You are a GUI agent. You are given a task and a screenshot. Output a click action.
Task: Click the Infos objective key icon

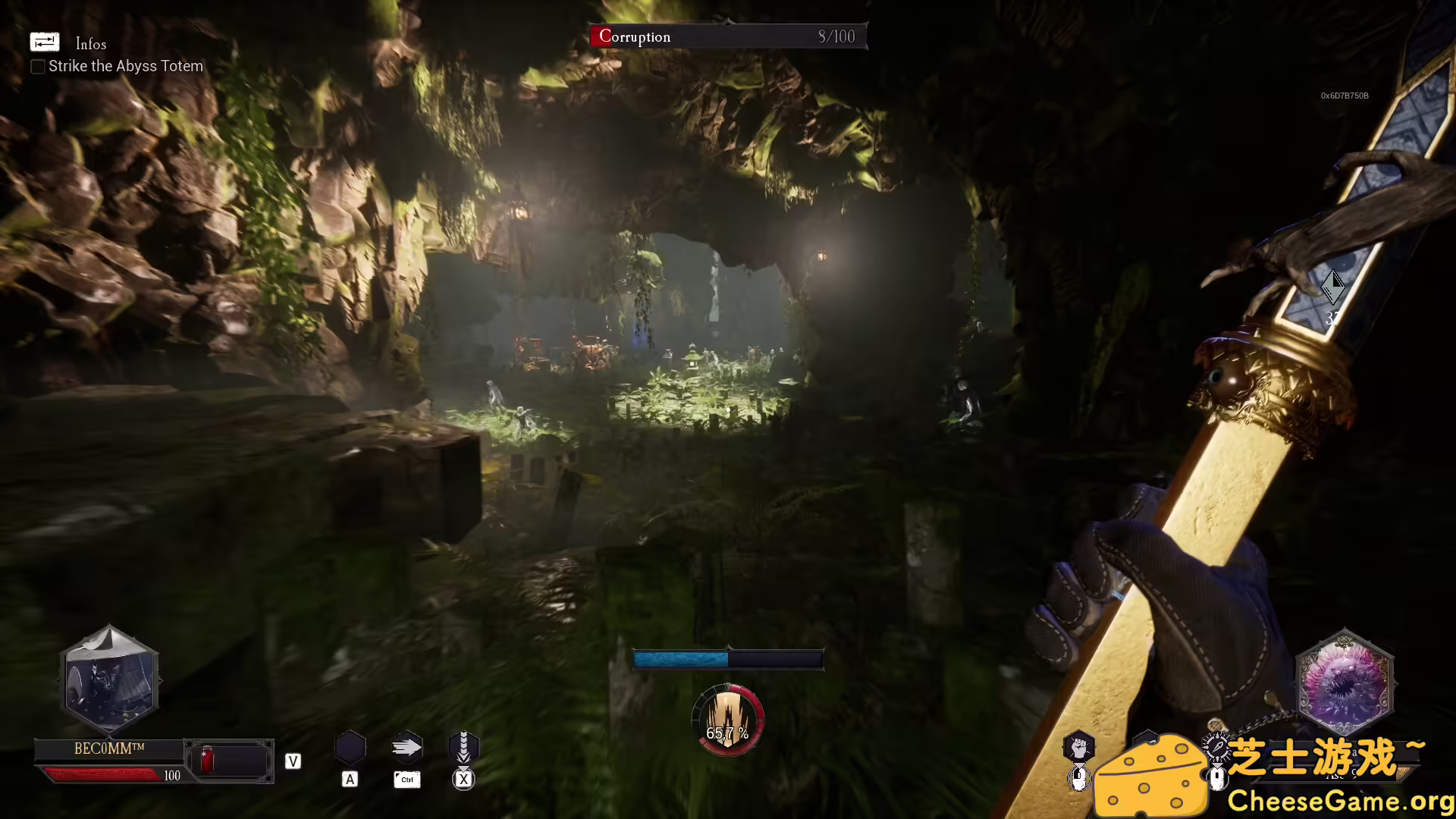(45, 42)
